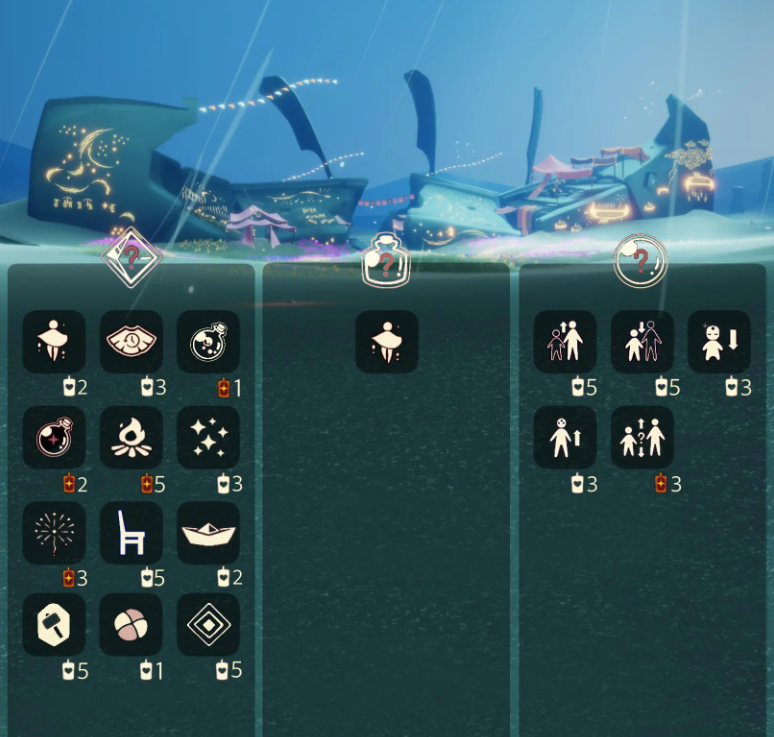
Task: Choose the shrink beside taller friend spell
Action: point(642,342)
